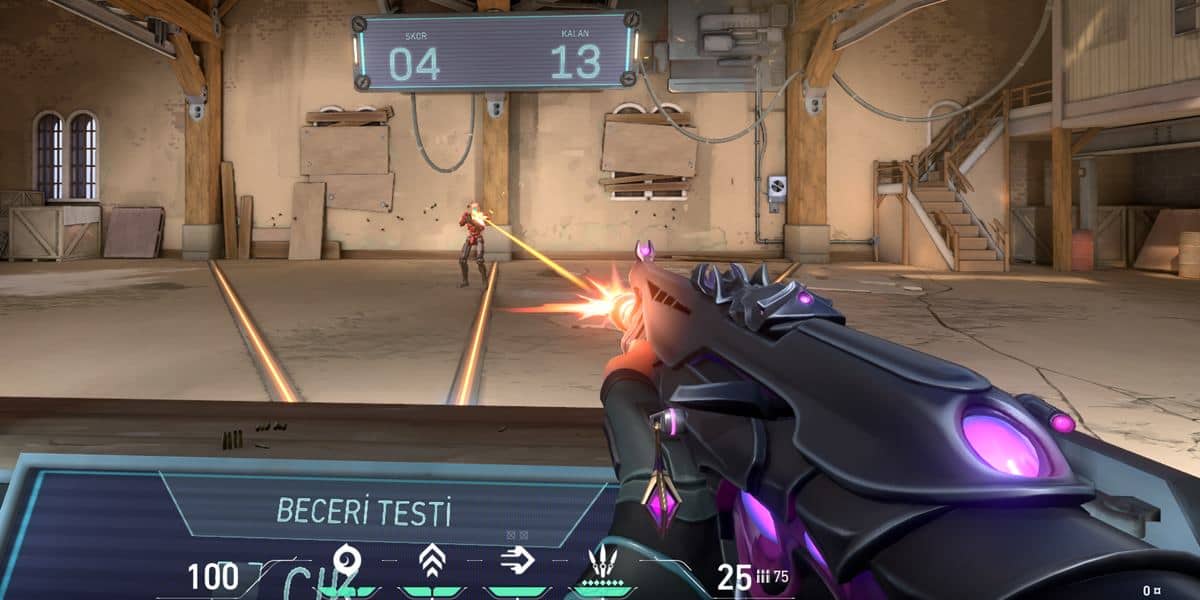Trigger the Tailwind dash arrow ability
1200x600 pixels.
click(516, 561)
